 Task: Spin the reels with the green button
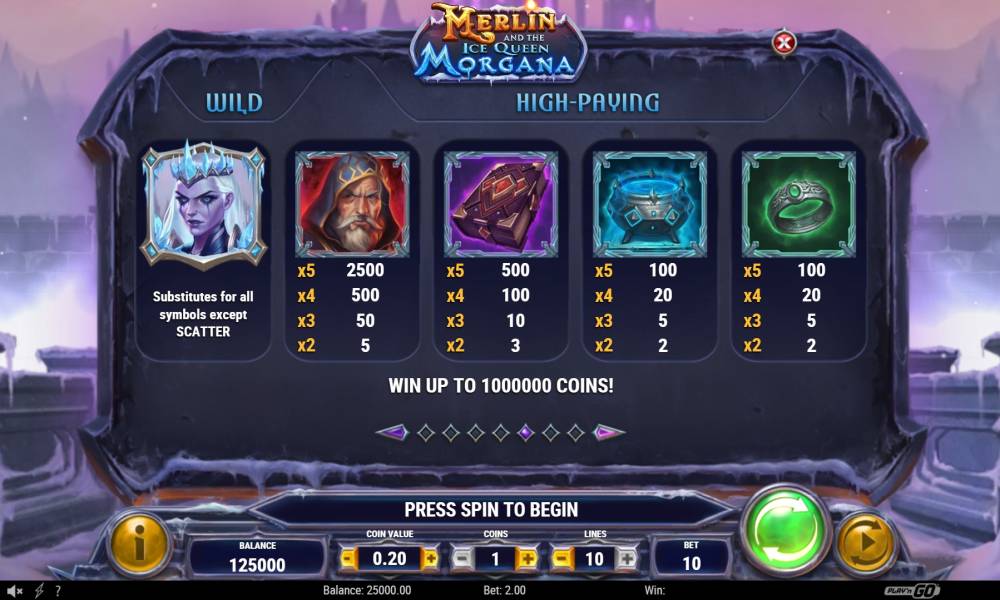[x=788, y=529]
